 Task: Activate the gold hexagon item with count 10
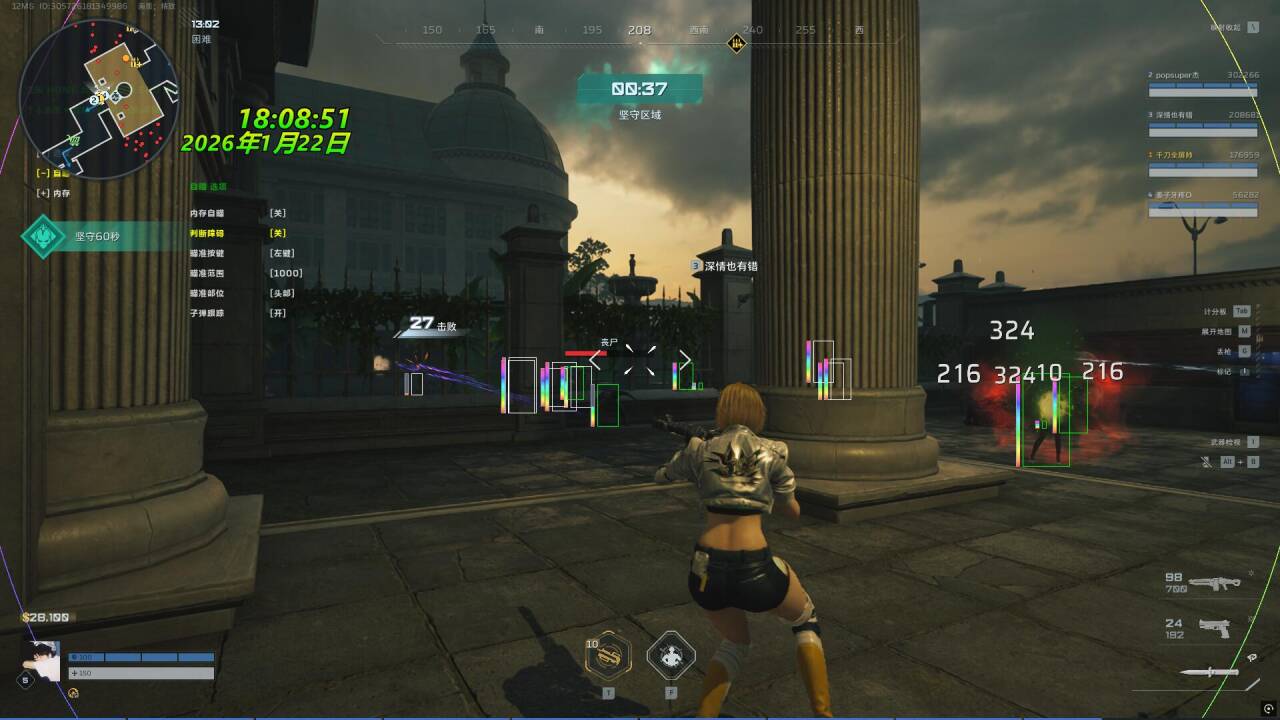(608, 656)
